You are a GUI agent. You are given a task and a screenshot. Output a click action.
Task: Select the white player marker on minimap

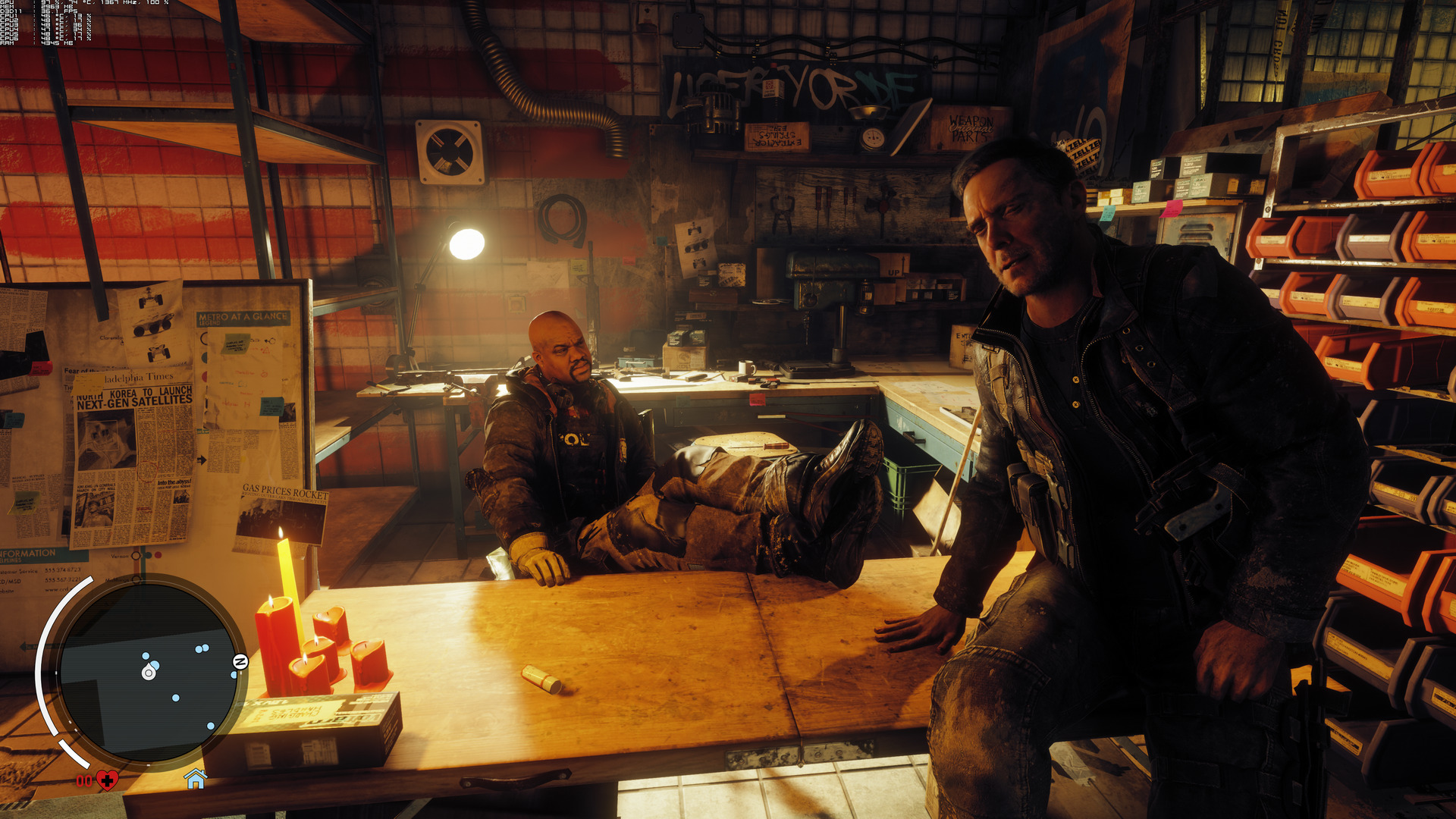149,672
